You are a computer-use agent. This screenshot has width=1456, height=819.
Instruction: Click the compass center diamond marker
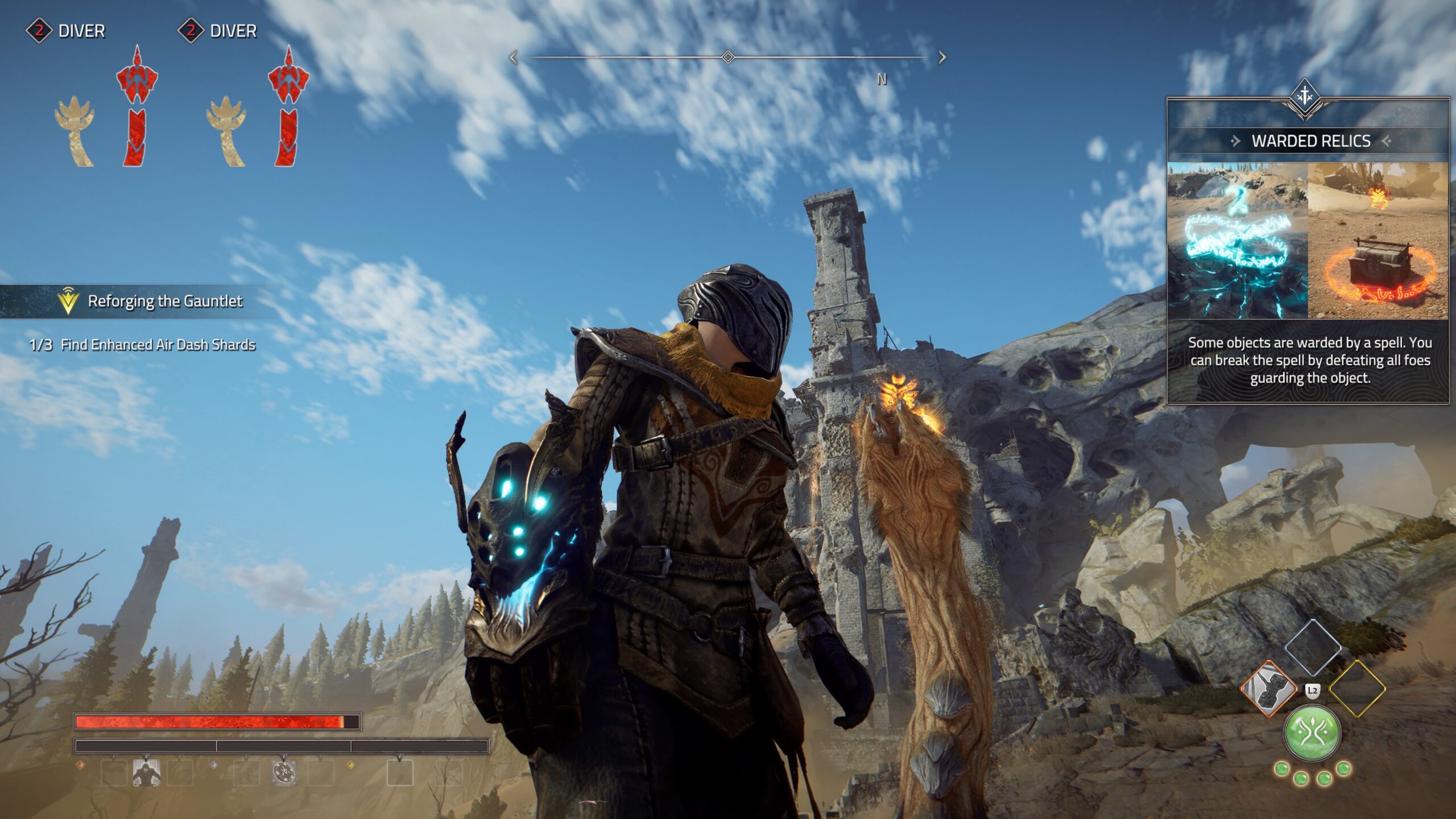point(727,57)
